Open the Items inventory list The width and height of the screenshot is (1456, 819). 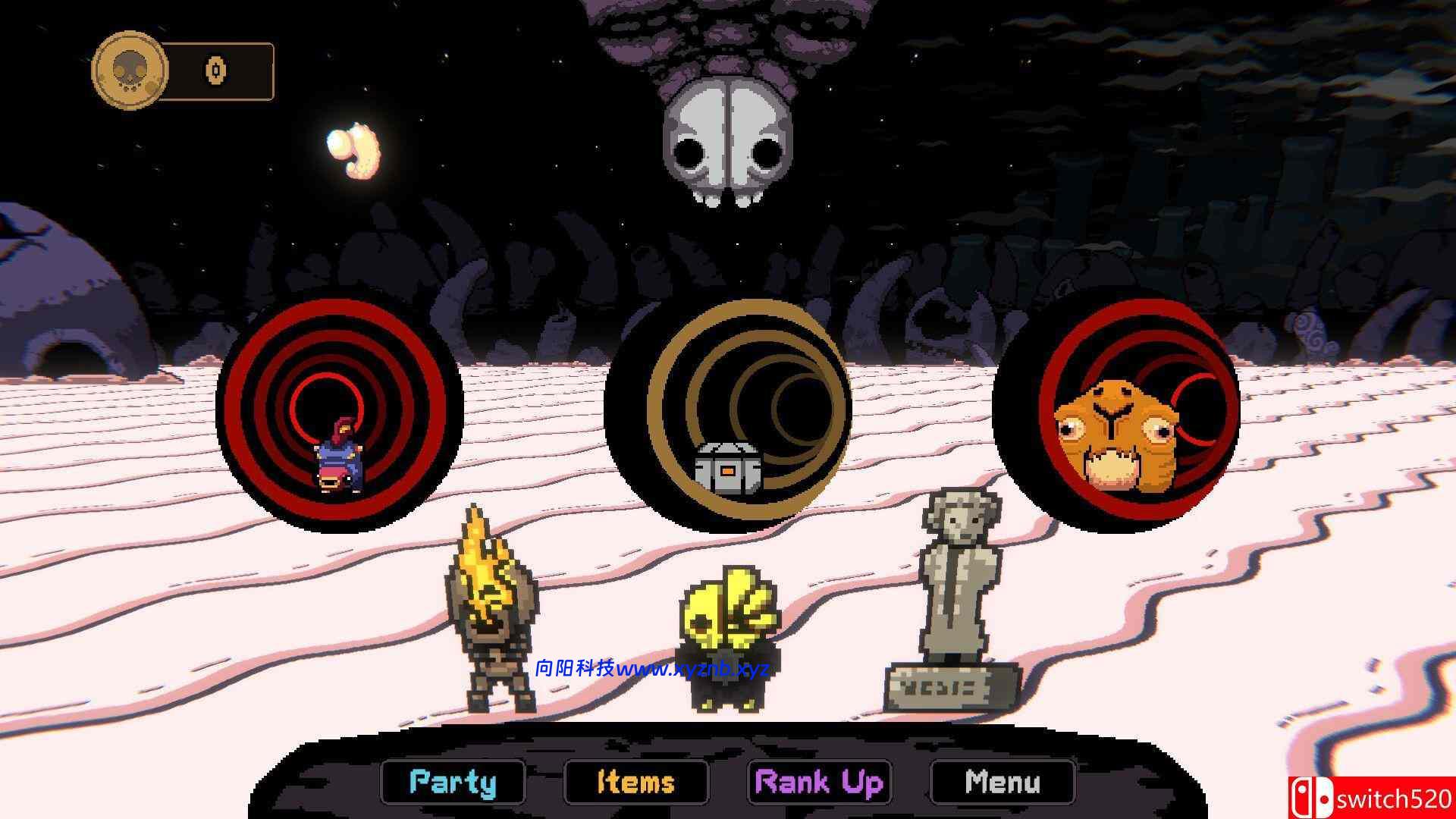click(x=636, y=783)
